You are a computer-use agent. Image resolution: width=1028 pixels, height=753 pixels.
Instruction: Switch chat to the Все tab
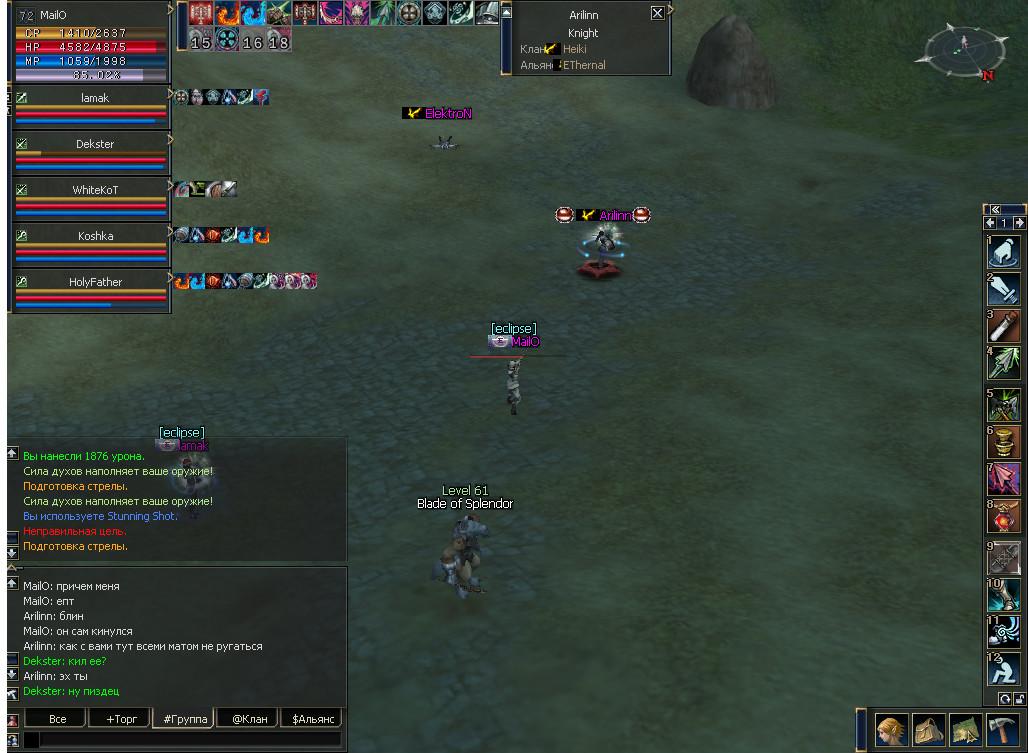point(58,719)
